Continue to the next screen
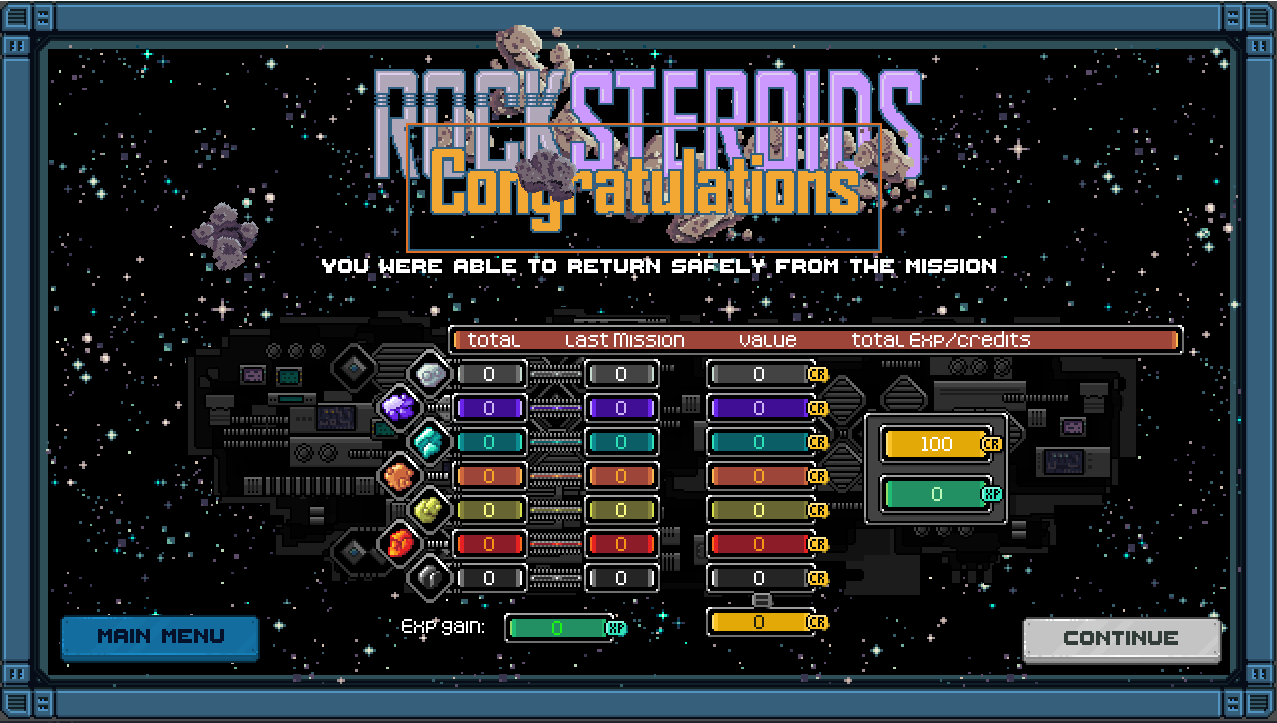Viewport: 1277px width, 723px height. [1121, 639]
